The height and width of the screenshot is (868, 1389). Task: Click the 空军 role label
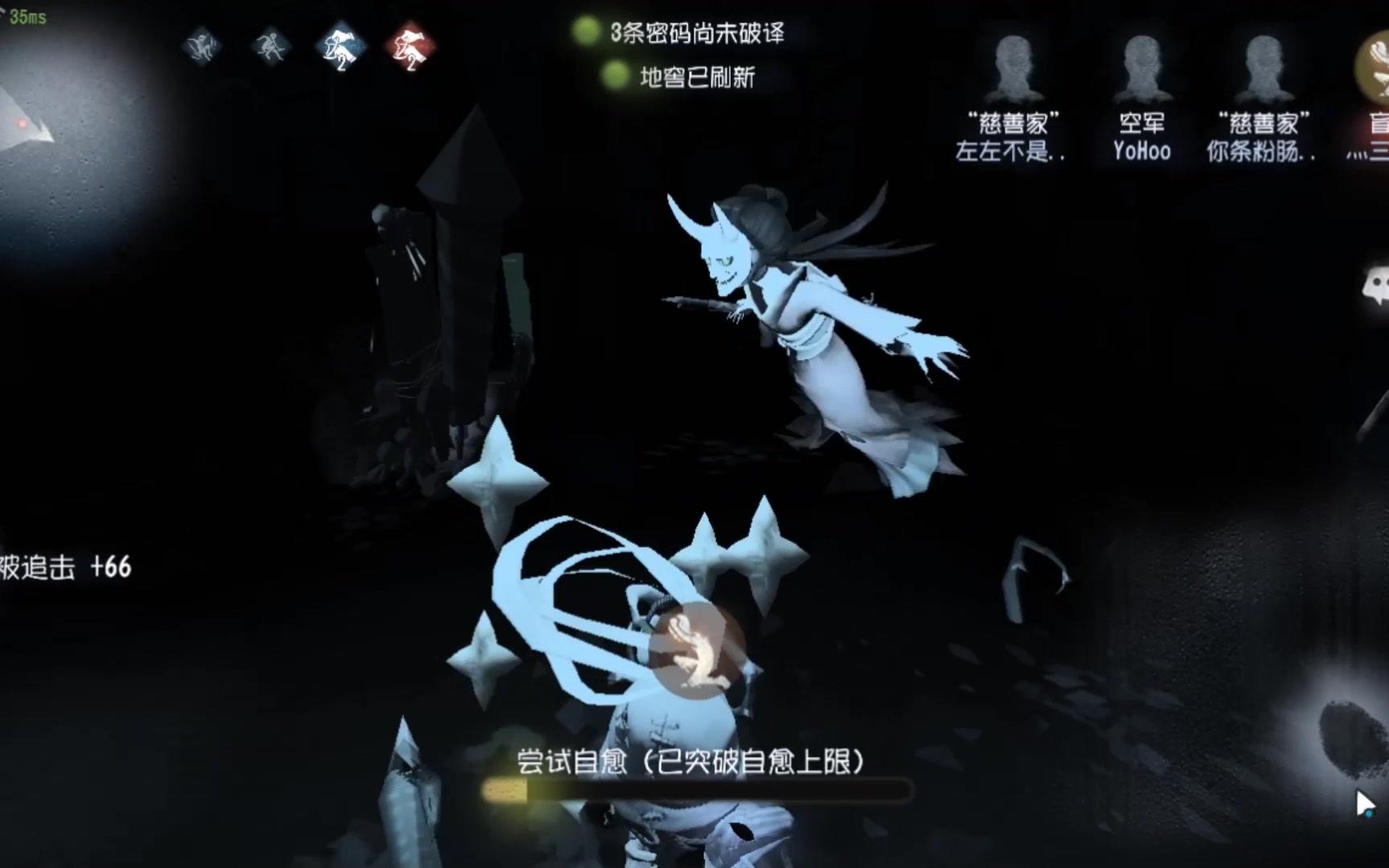pos(1141,122)
